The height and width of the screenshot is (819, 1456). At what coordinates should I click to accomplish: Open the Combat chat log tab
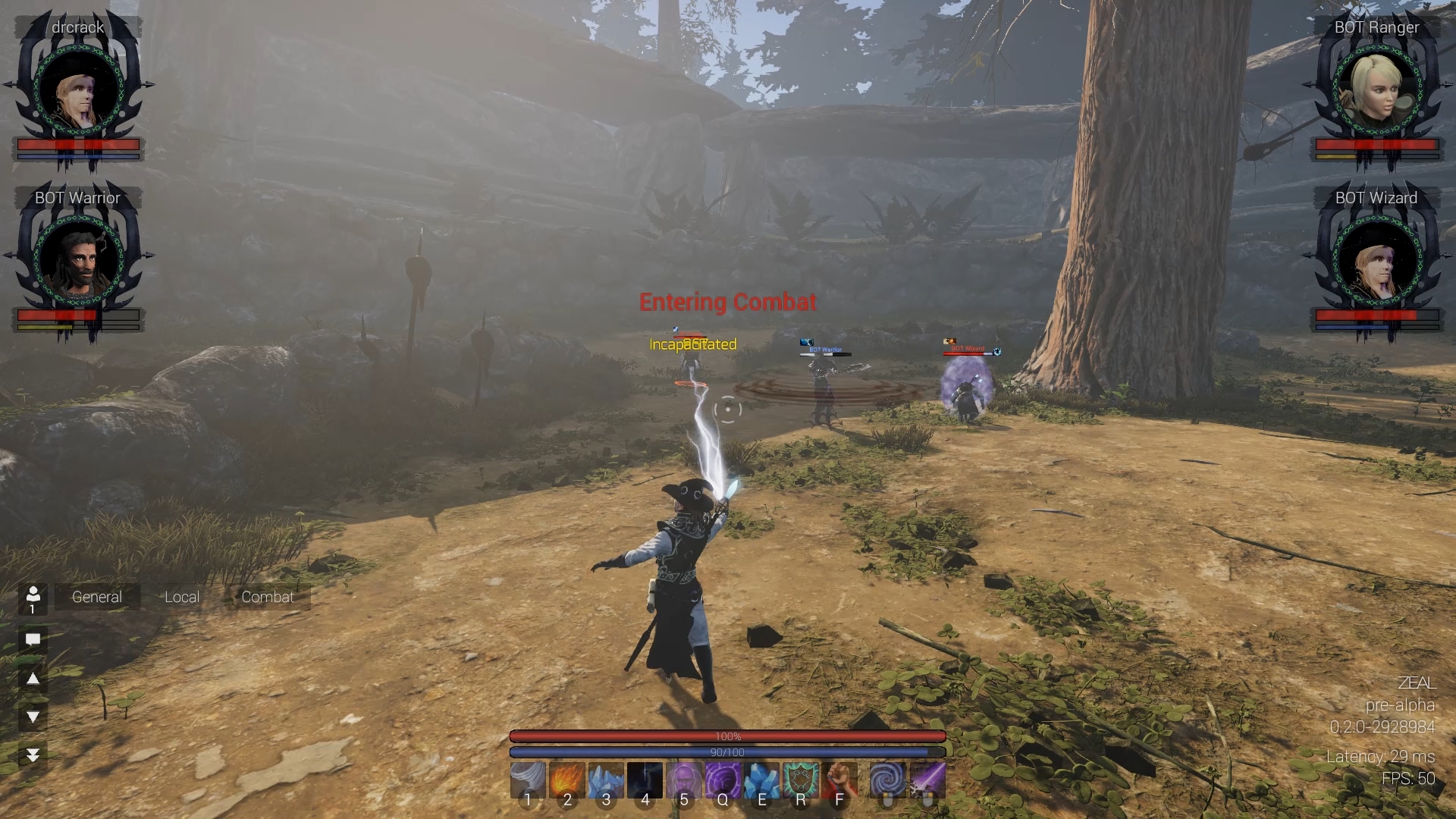tap(267, 597)
